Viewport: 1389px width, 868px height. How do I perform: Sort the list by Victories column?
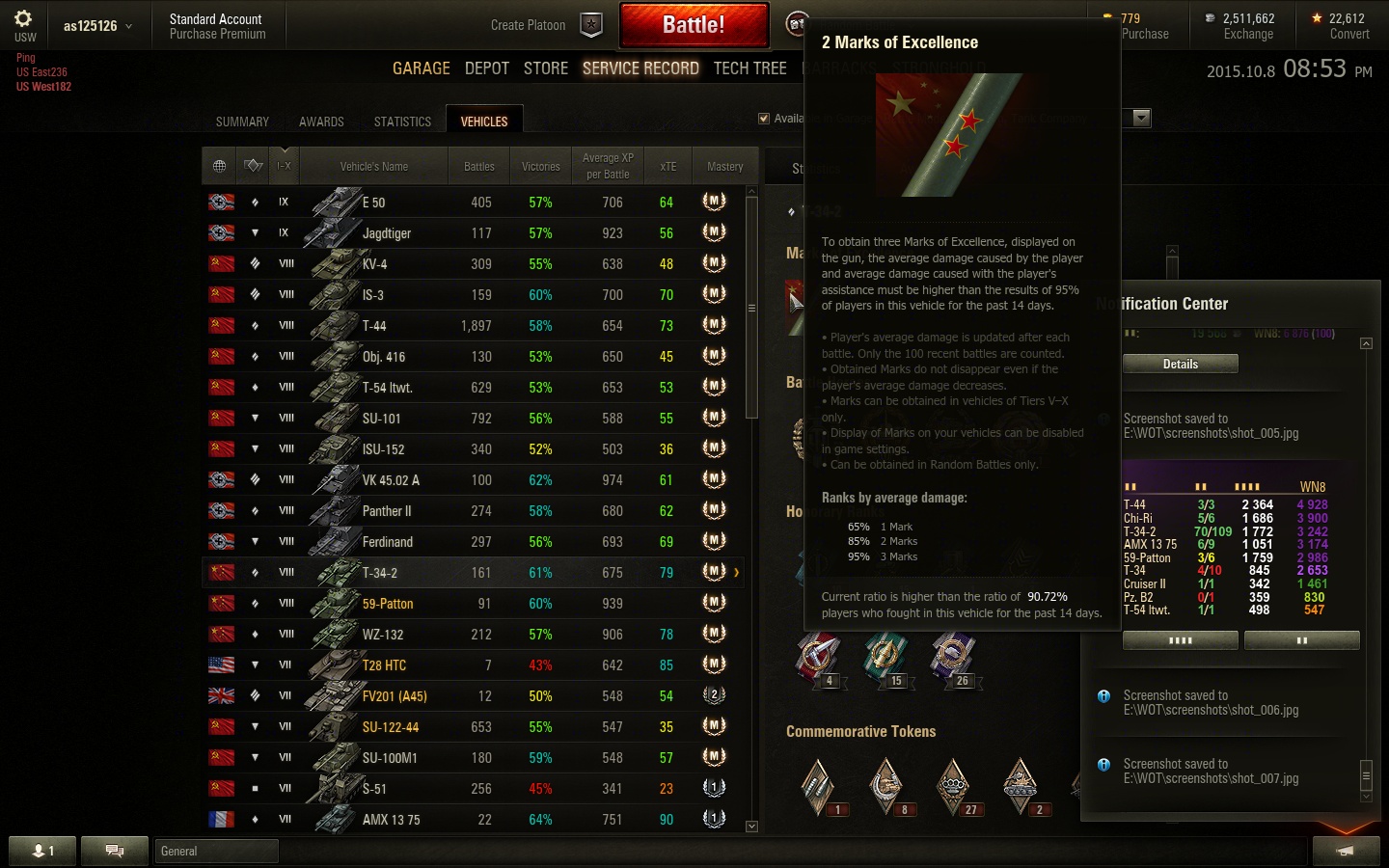click(540, 167)
